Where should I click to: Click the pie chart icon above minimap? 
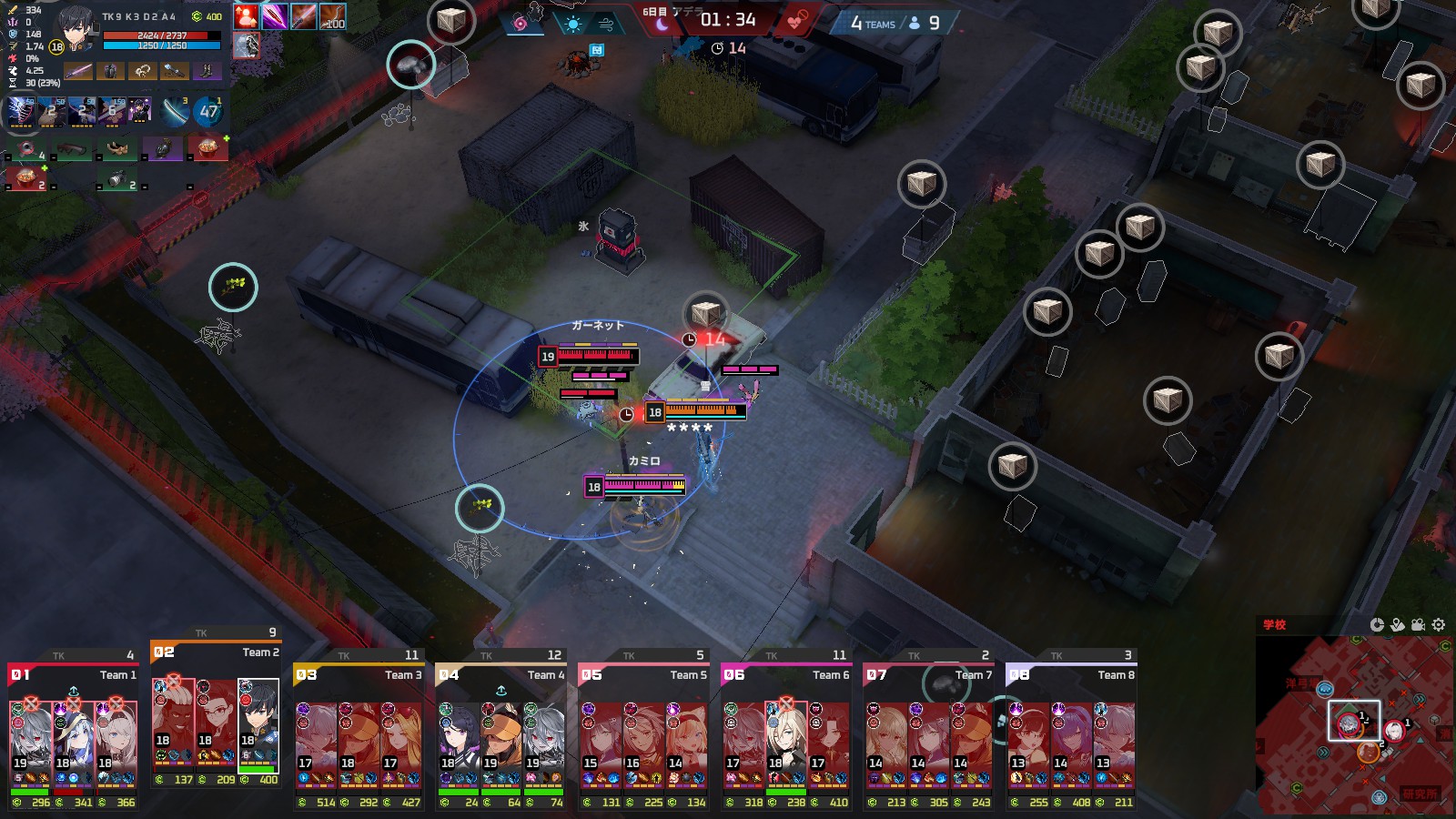(x=1377, y=624)
